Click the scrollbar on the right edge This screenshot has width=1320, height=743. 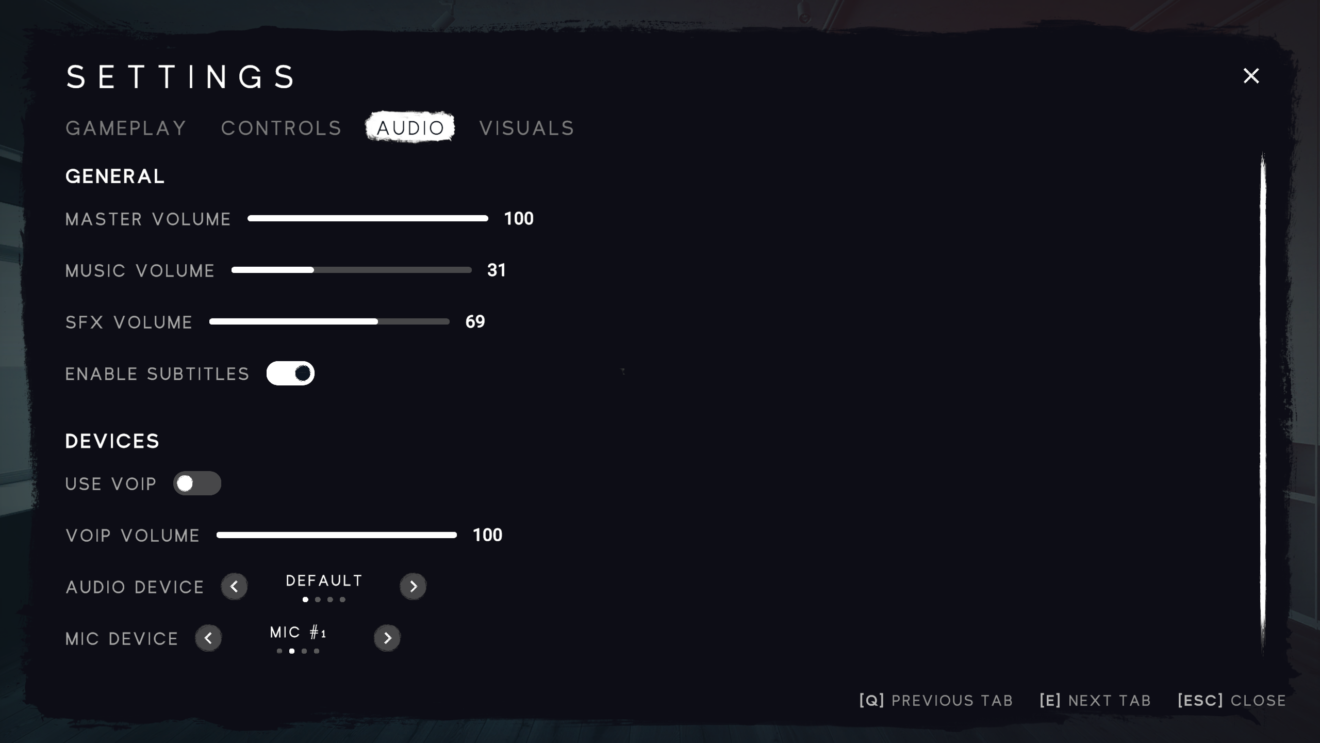1262,400
